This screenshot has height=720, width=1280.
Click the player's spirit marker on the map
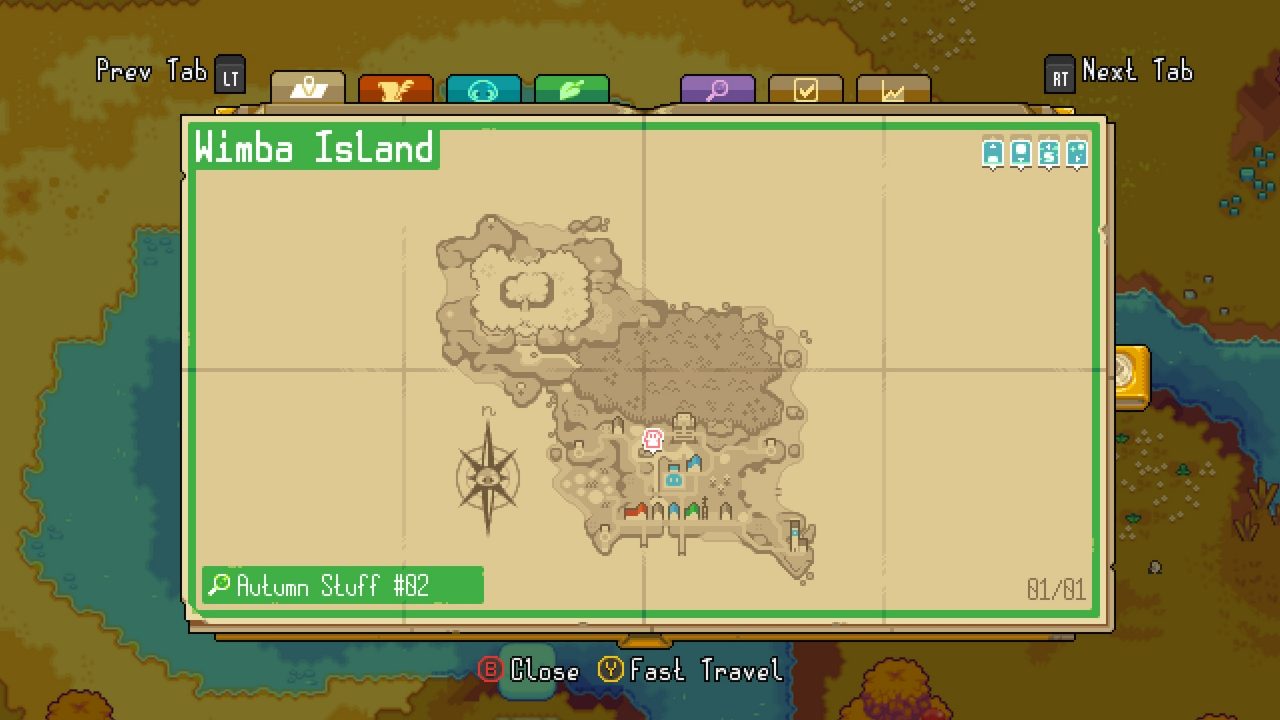coord(652,440)
